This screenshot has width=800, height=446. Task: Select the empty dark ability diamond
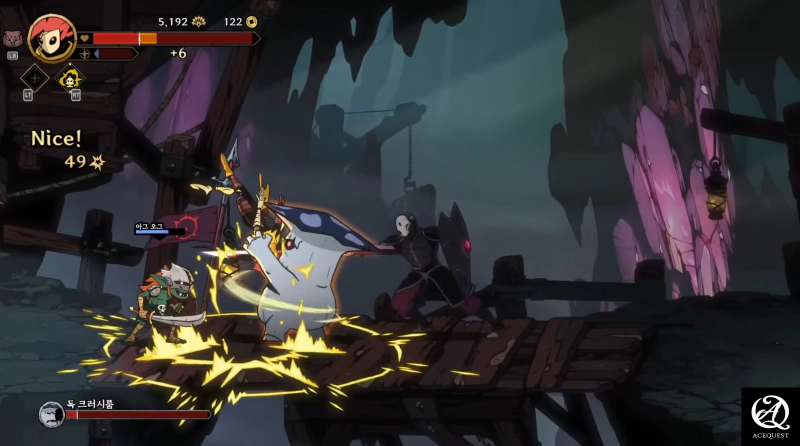pyautogui.click(x=35, y=78)
